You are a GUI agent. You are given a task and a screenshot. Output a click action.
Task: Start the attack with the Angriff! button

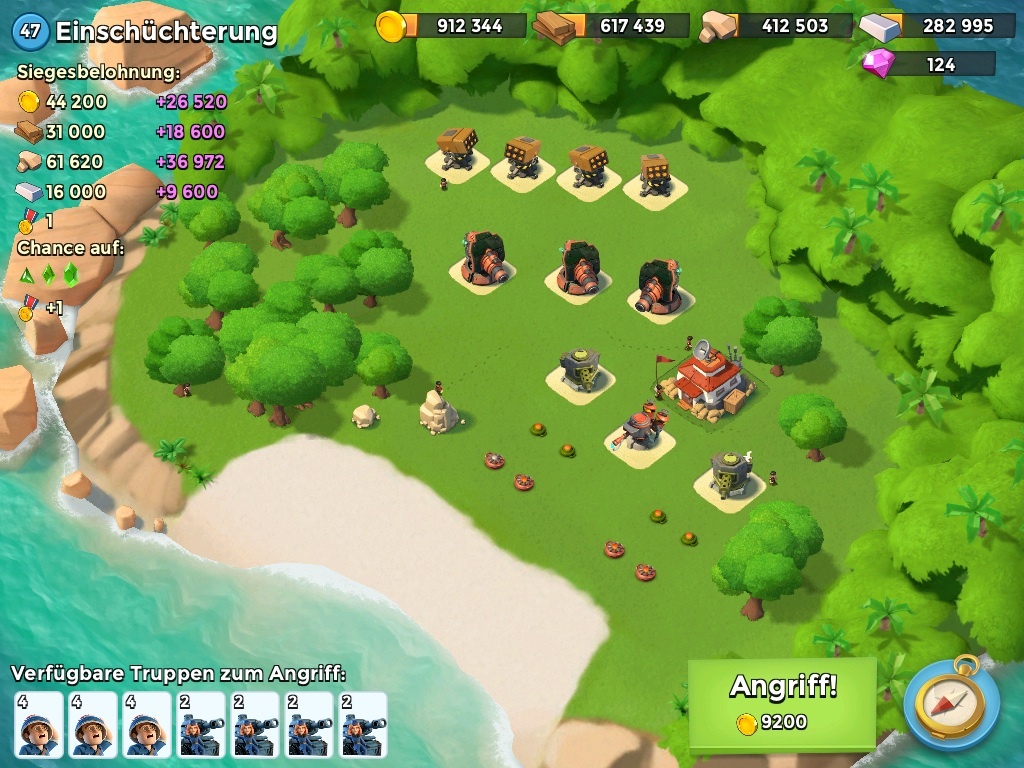pos(782,702)
